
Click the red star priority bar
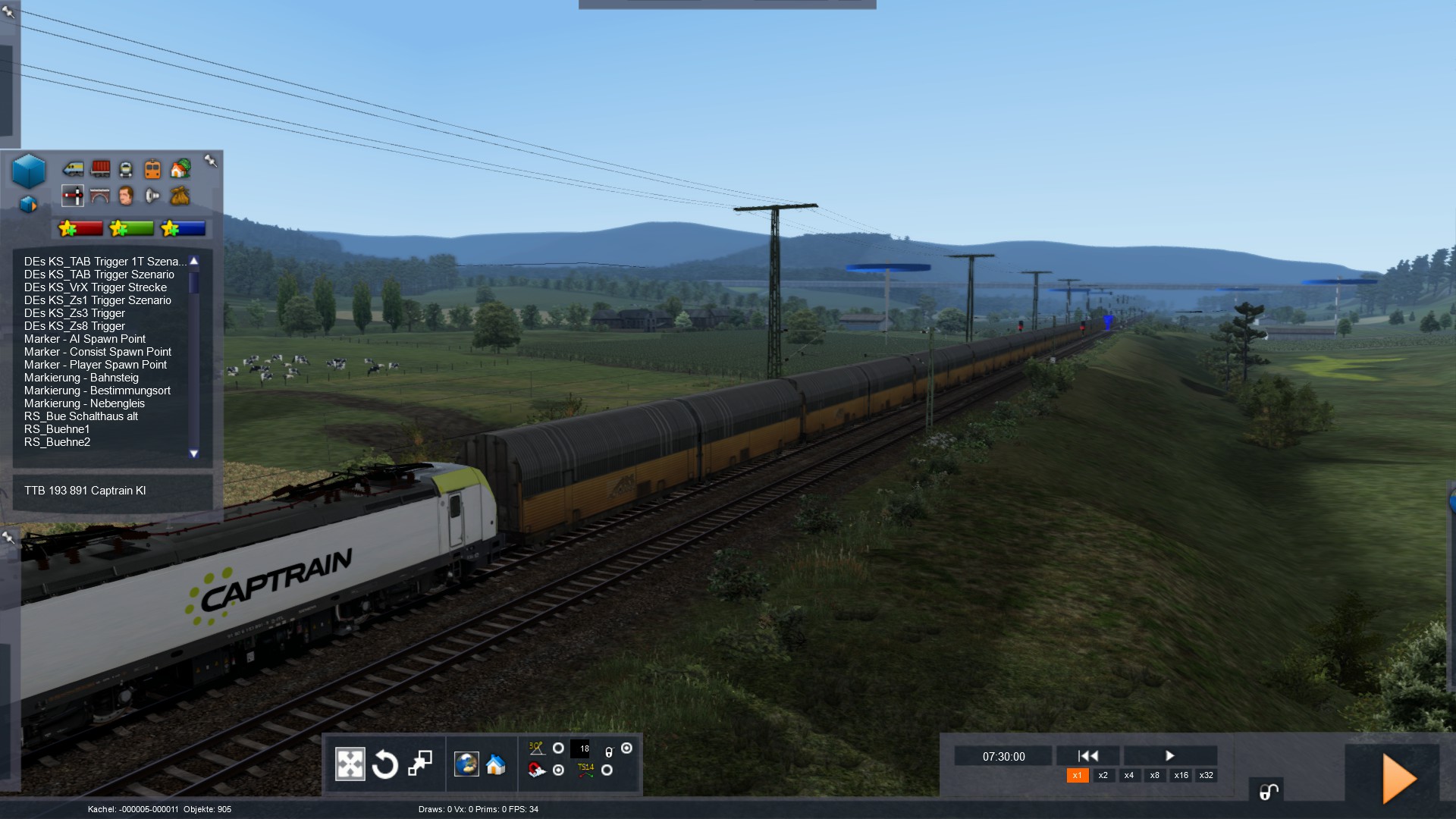click(x=80, y=228)
